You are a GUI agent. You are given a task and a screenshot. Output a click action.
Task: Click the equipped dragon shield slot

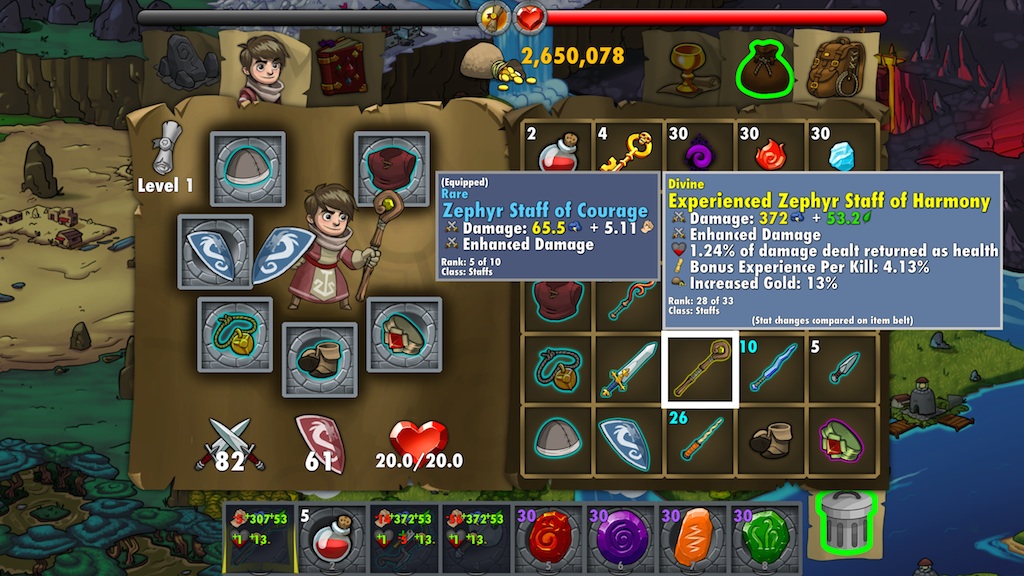tap(215, 252)
